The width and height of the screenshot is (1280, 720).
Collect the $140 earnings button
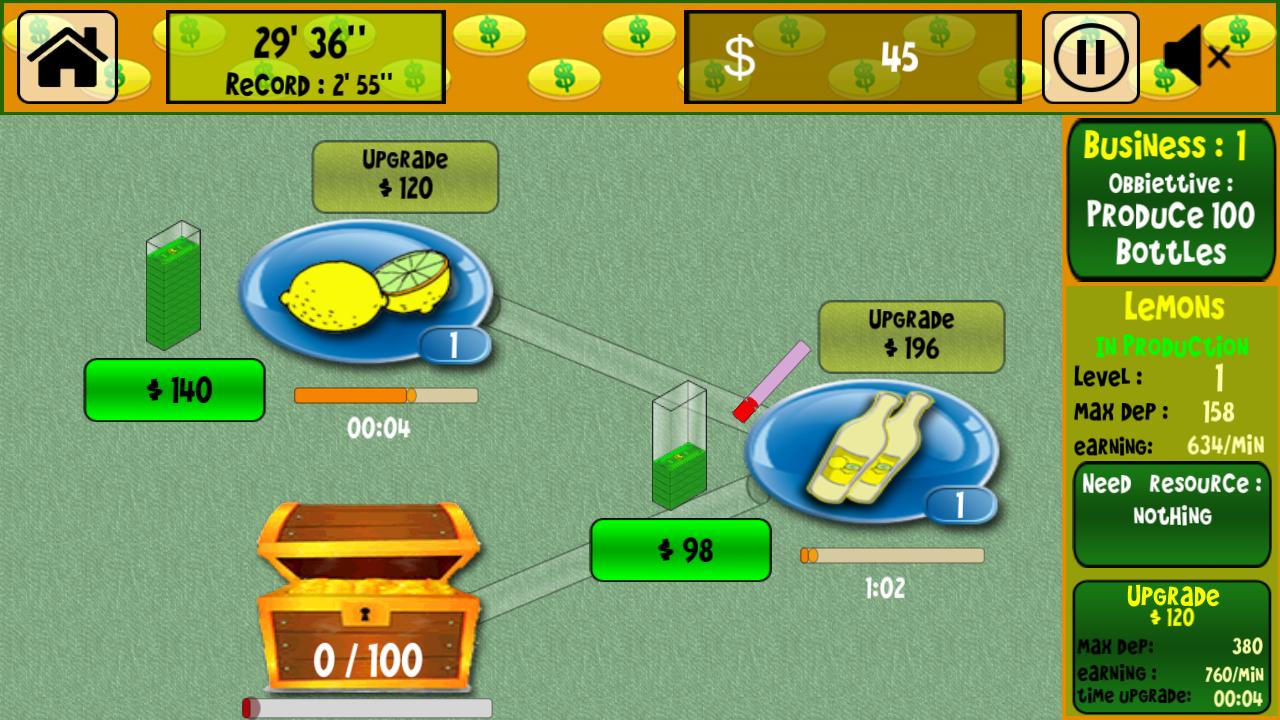[x=175, y=390]
